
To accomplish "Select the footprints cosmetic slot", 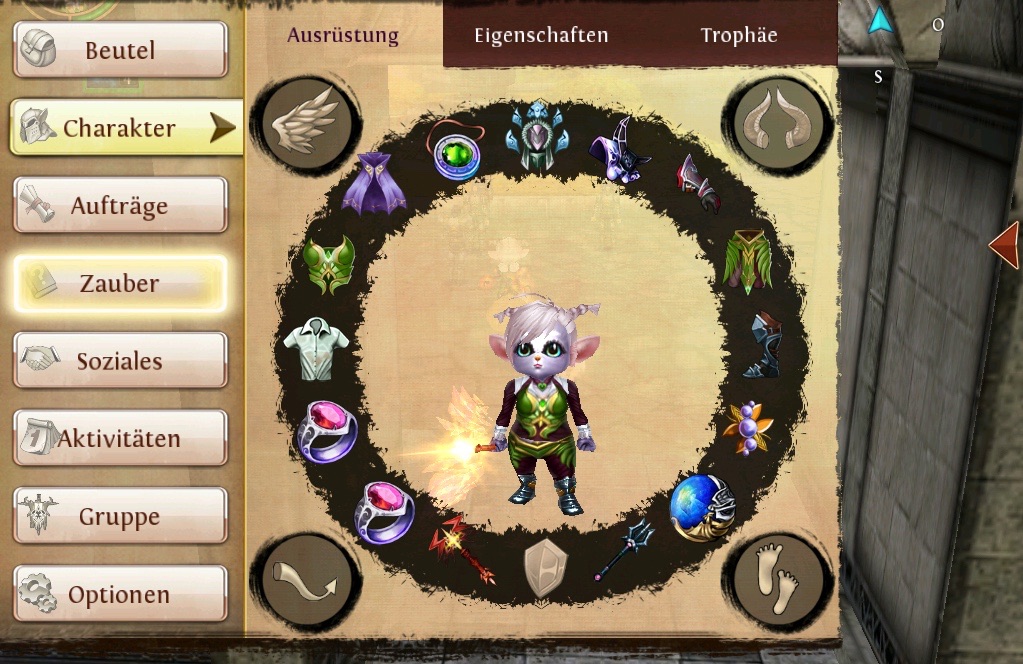I will pyautogui.click(x=777, y=580).
